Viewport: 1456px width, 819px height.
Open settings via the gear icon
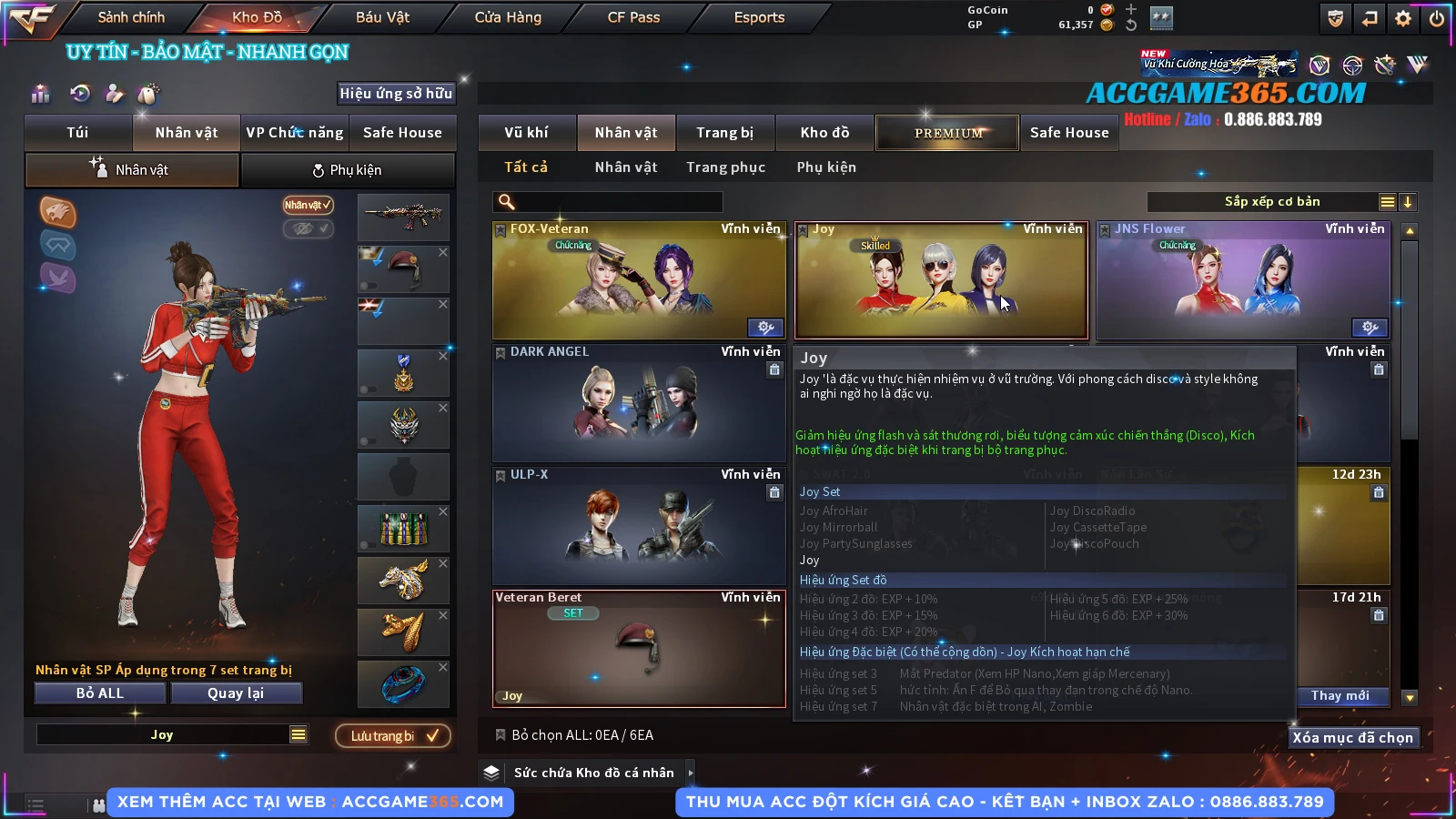[1403, 18]
